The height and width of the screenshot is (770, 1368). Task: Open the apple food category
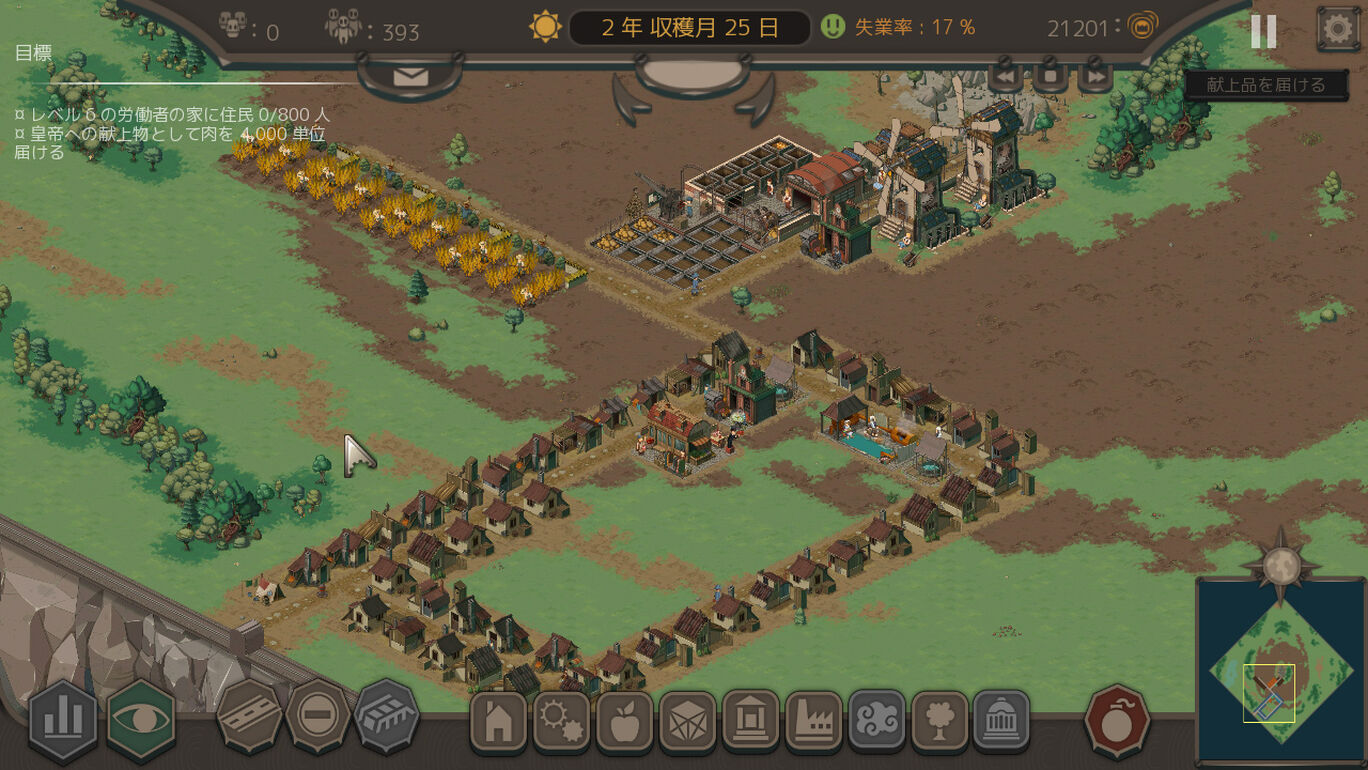624,720
